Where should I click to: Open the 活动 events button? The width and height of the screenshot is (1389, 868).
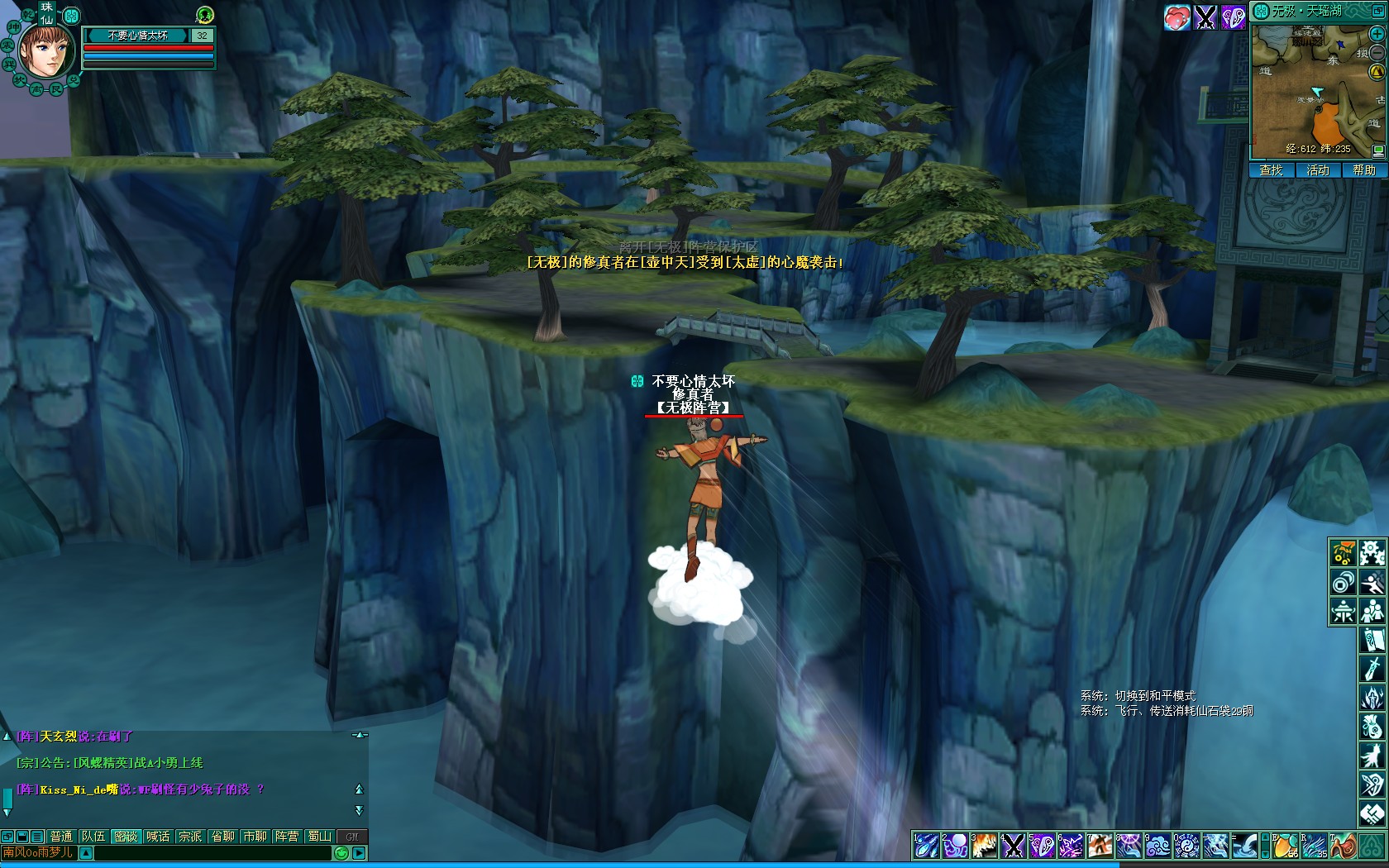[x=1317, y=170]
